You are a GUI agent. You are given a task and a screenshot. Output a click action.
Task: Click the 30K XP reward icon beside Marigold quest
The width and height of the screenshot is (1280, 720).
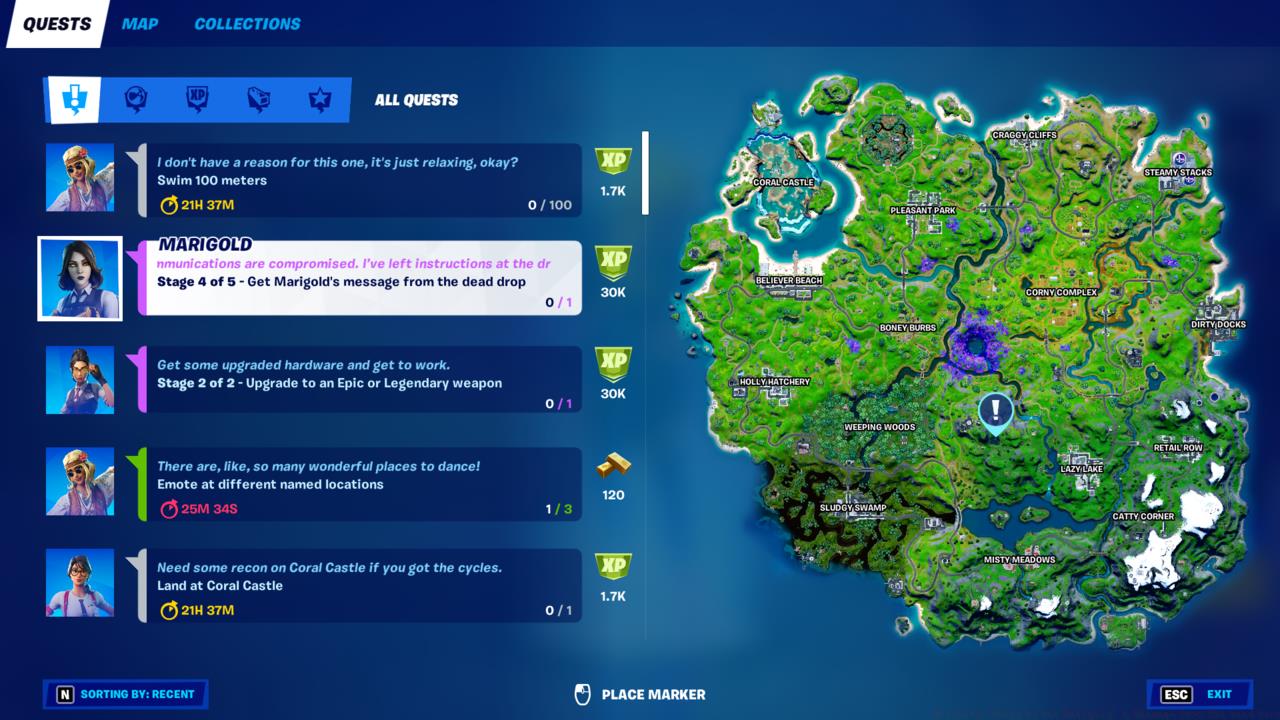pyautogui.click(x=613, y=263)
